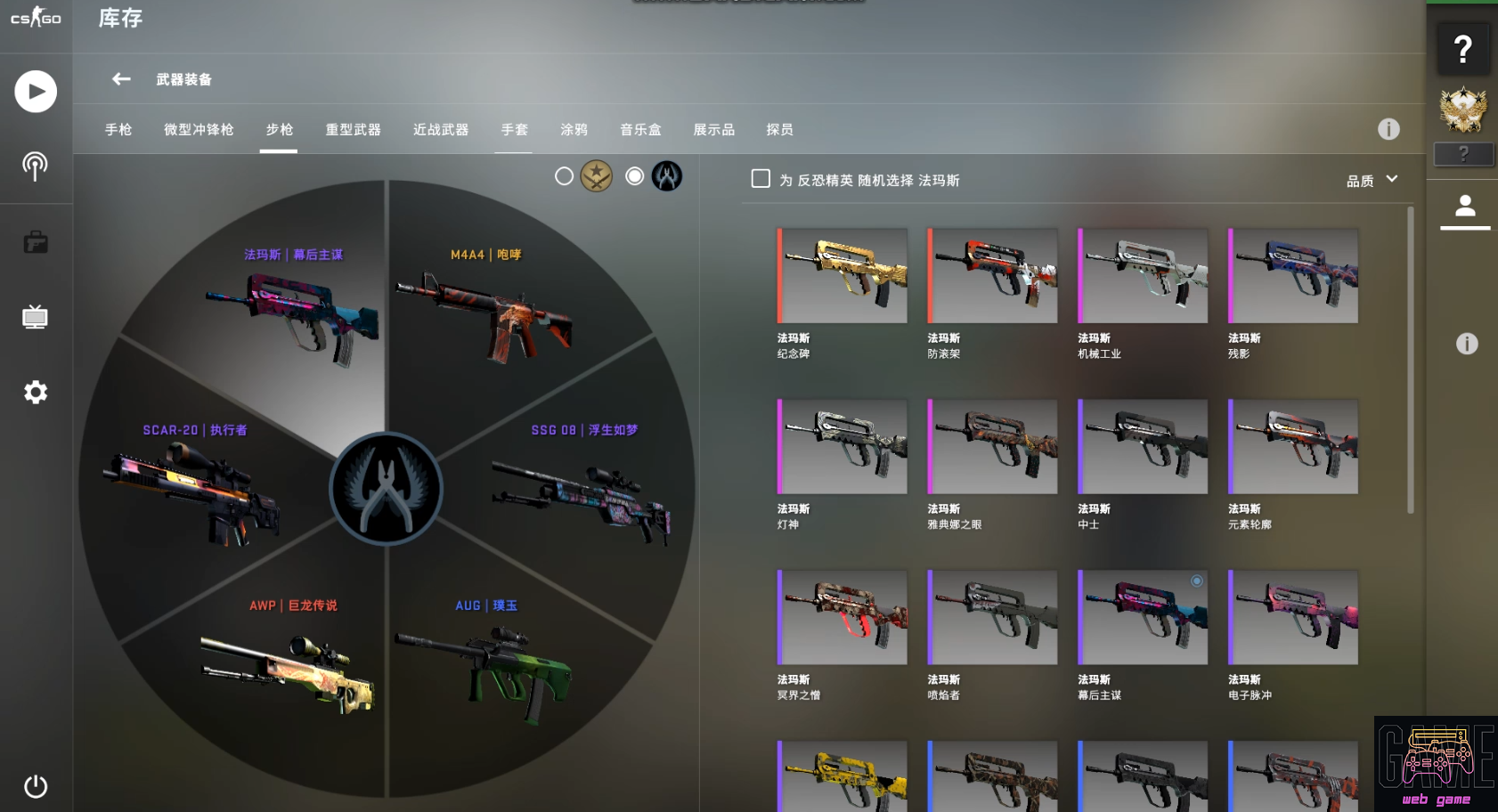
Task: Select the 法玛斯 防滚架 skin
Action: (993, 276)
